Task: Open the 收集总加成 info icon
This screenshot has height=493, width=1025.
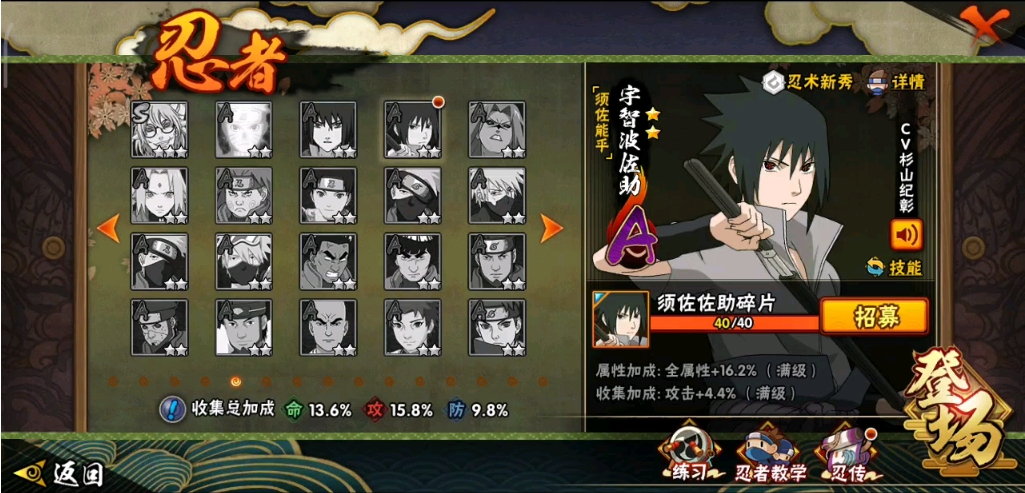Action: pos(171,409)
